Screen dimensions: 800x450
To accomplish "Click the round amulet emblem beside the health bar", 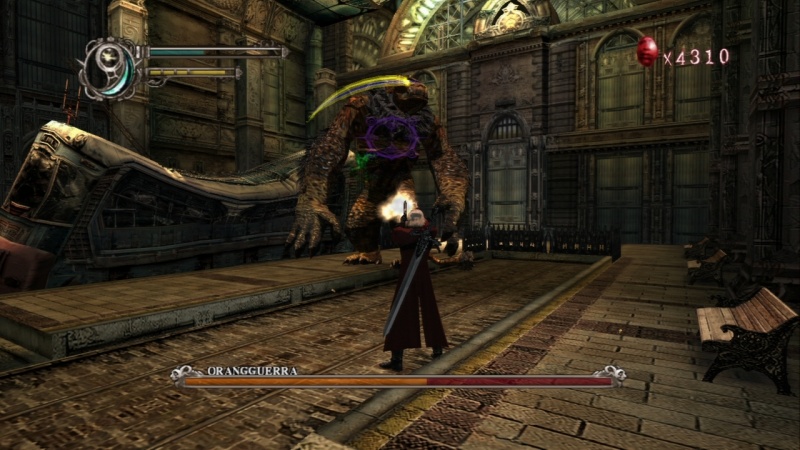I will click(x=110, y=68).
